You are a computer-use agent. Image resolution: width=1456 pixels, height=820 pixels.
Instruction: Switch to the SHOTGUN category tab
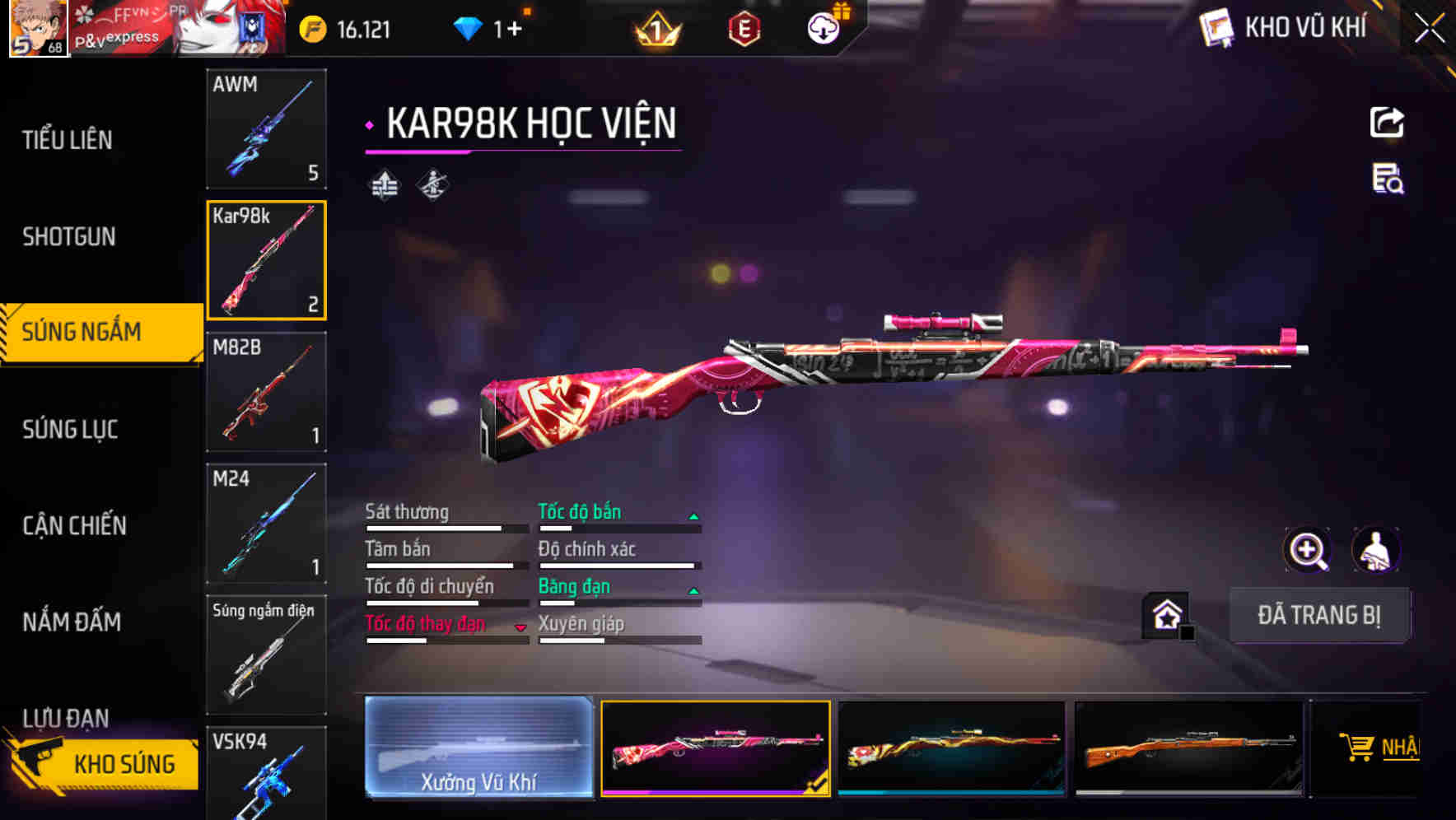point(69,236)
